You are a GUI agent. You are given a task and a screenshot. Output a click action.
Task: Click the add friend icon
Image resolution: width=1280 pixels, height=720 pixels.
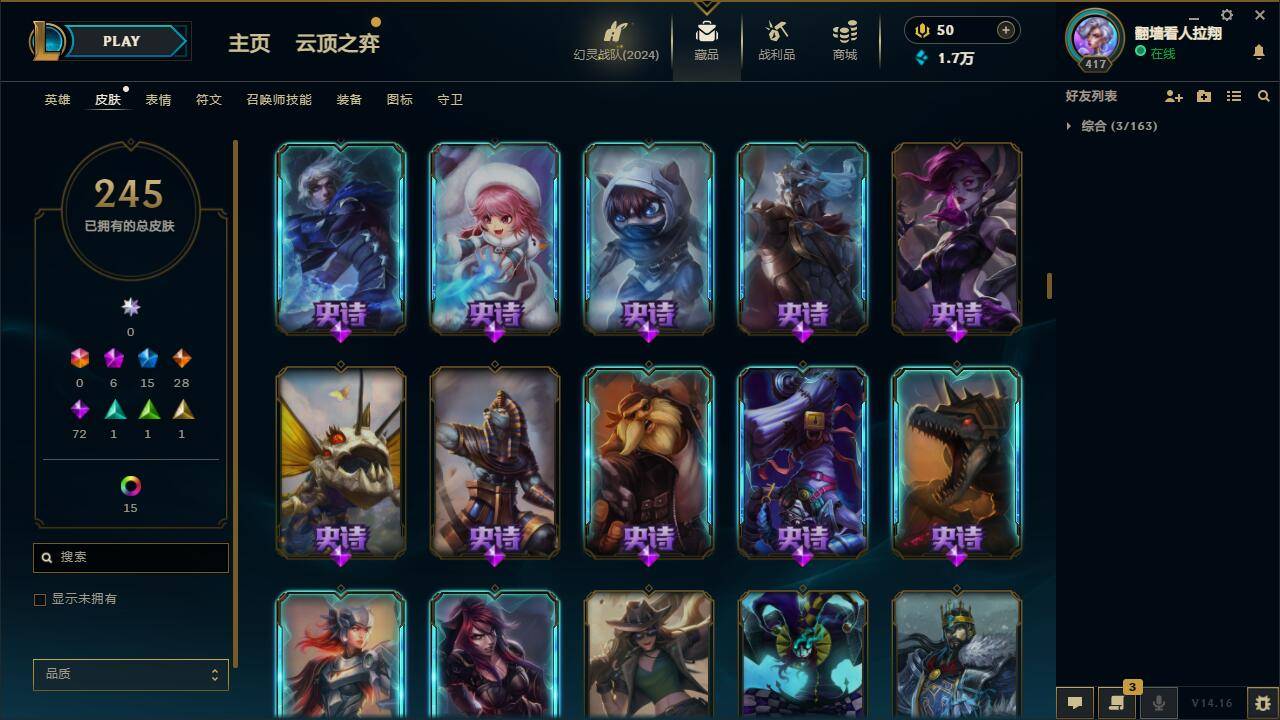(x=1175, y=96)
